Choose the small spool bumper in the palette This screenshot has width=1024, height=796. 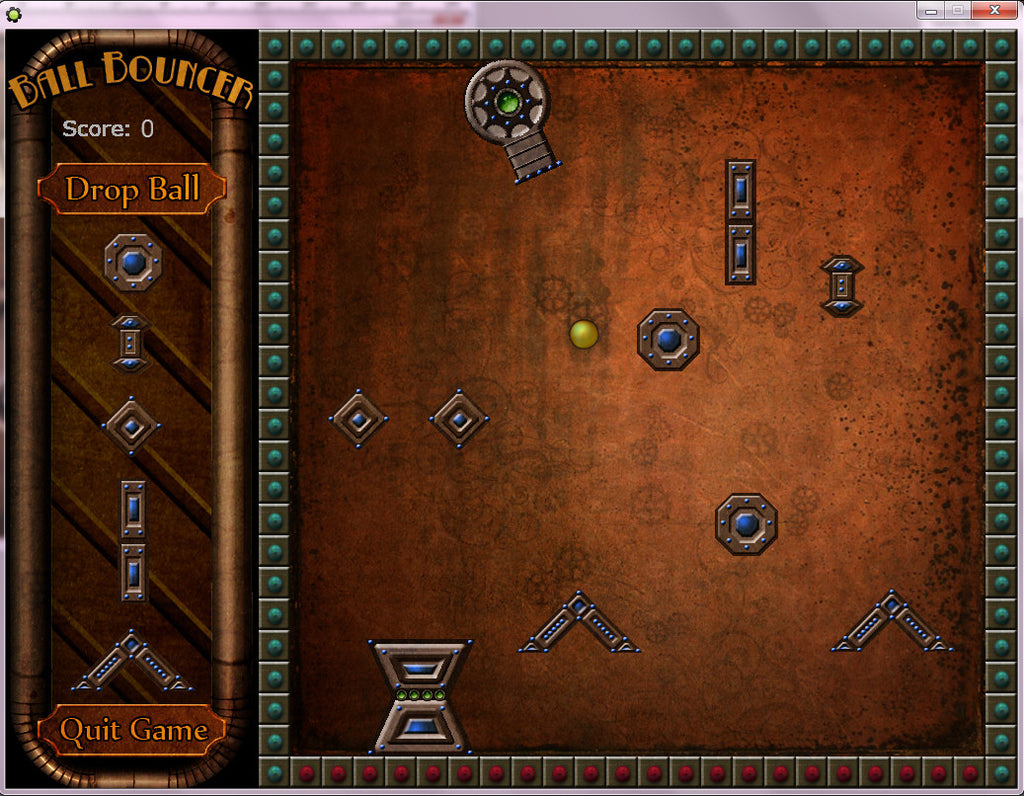point(130,342)
